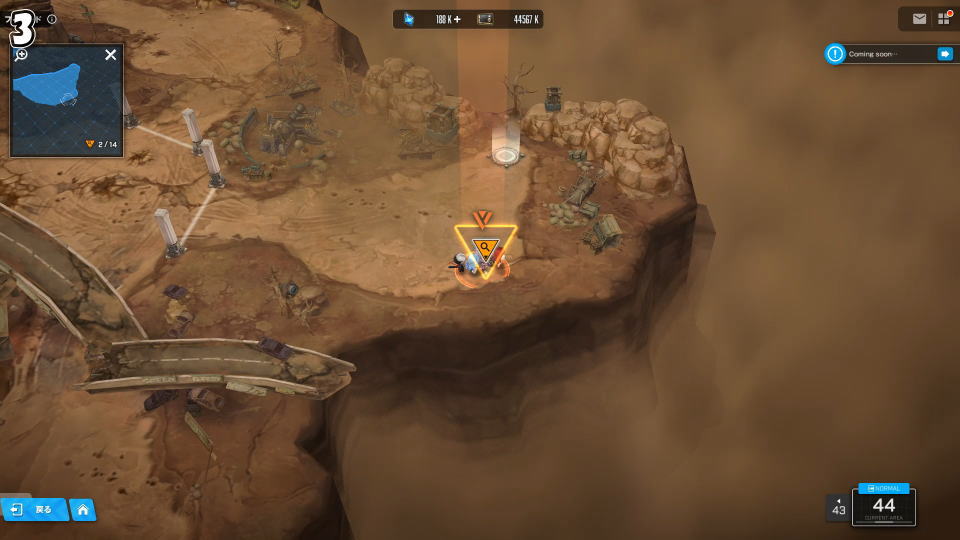Open the mailbox envelope icon
Viewport: 960px width, 540px height.
tap(919, 19)
